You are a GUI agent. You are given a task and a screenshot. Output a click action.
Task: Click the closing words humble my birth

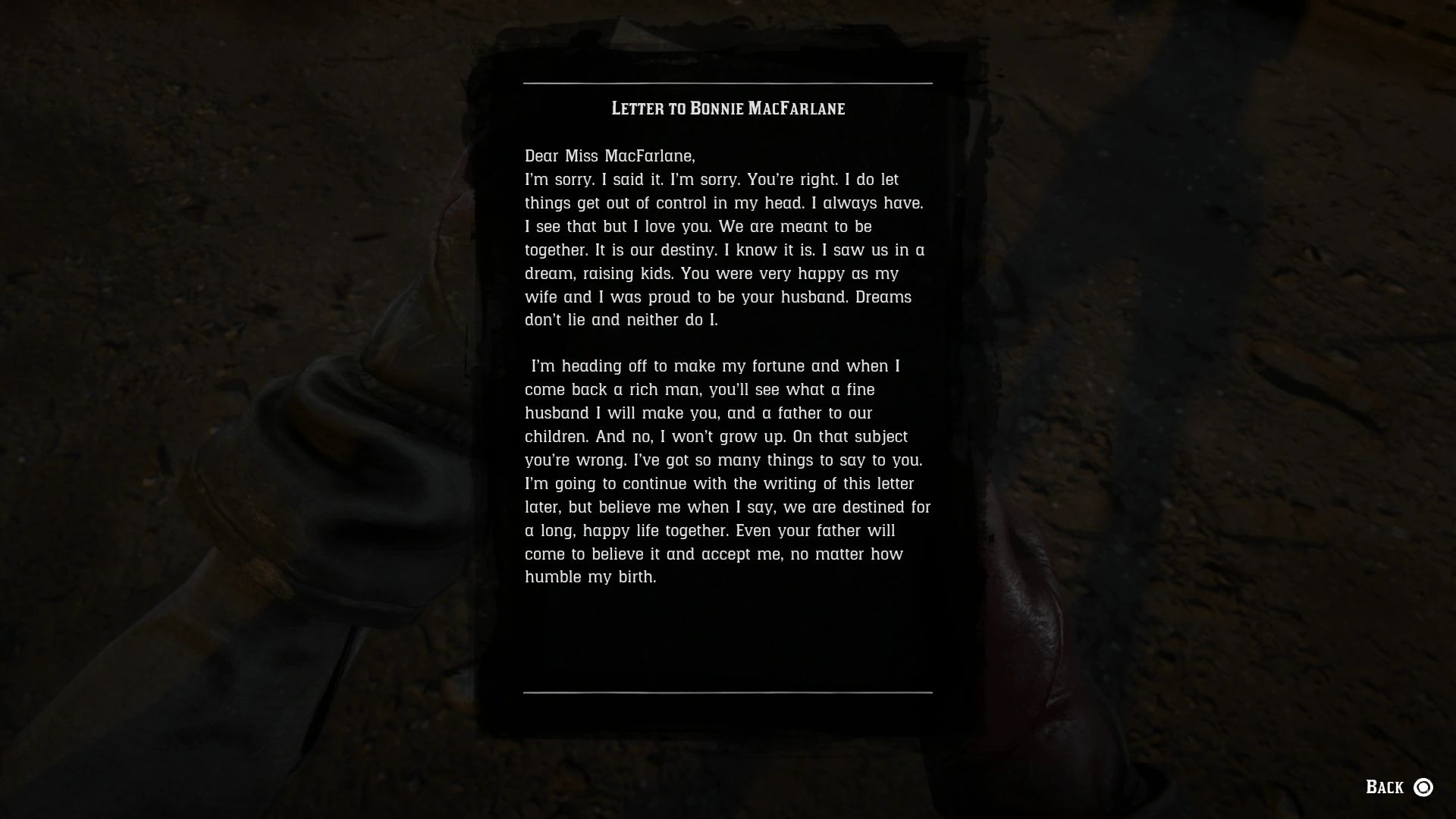pyautogui.click(x=591, y=576)
